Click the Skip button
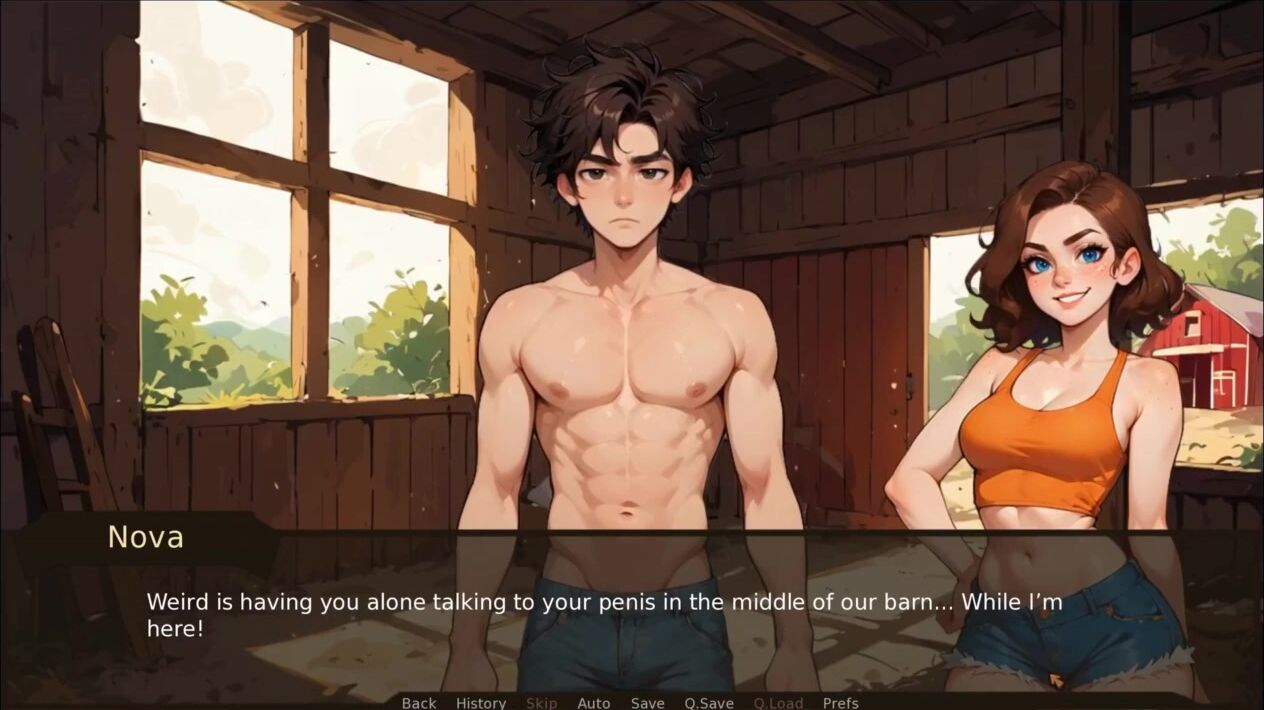 pyautogui.click(x=541, y=702)
